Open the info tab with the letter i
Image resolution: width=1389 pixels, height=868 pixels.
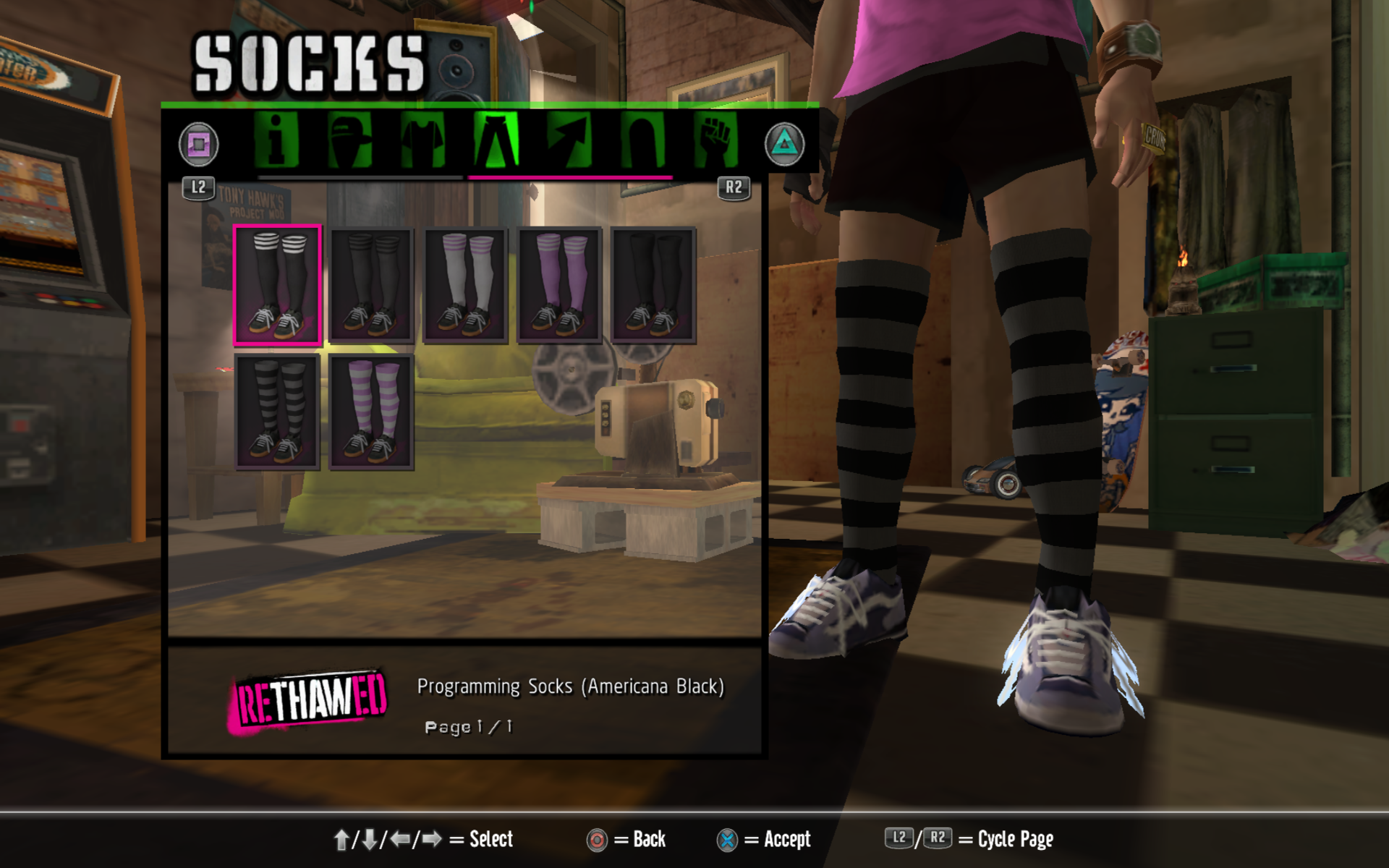pos(276,141)
